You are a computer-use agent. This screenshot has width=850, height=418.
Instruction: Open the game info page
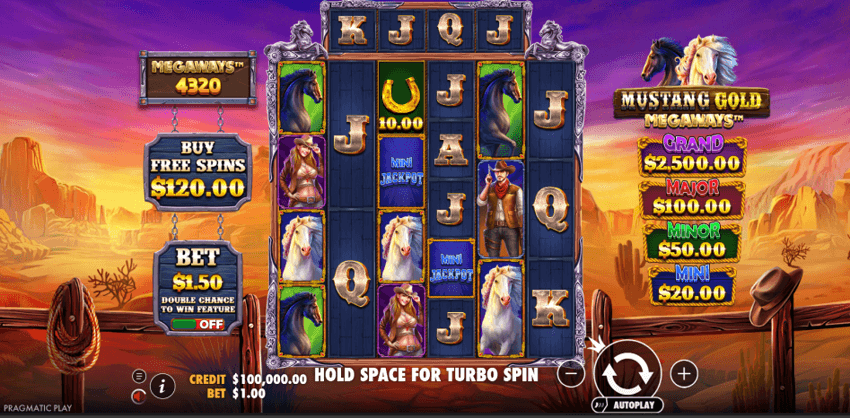pos(160,385)
